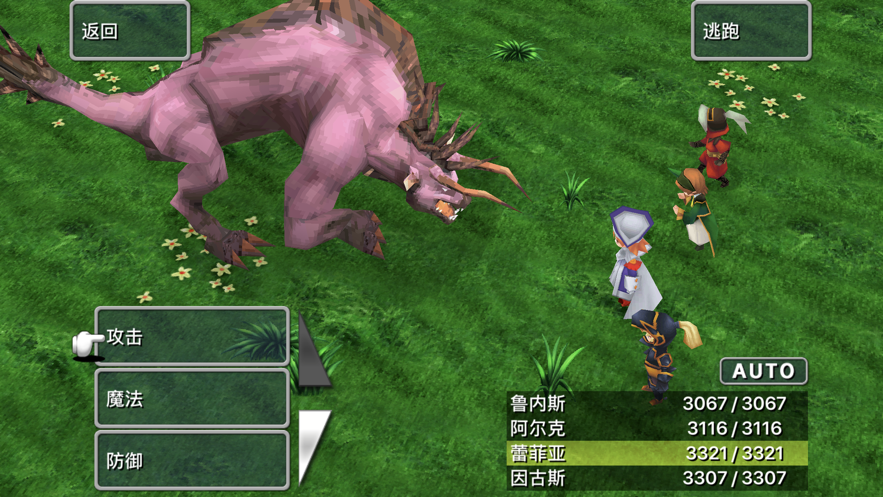Select party member 阿尔克 row
The width and height of the screenshot is (883, 497).
coord(657,428)
